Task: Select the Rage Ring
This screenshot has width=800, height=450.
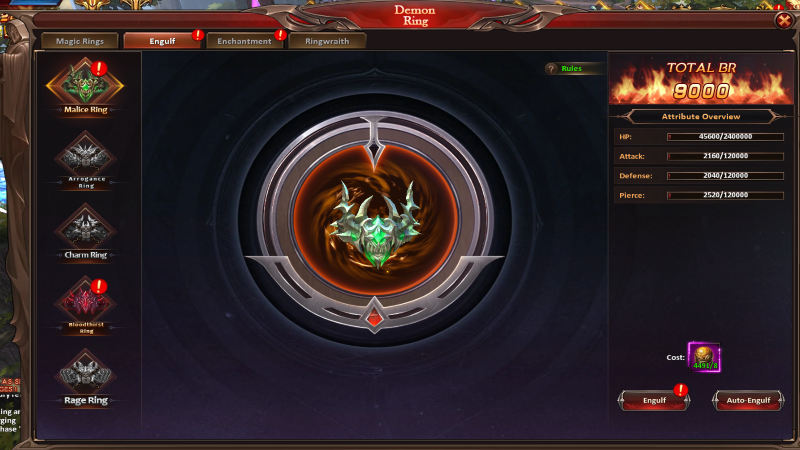Action: pos(85,374)
